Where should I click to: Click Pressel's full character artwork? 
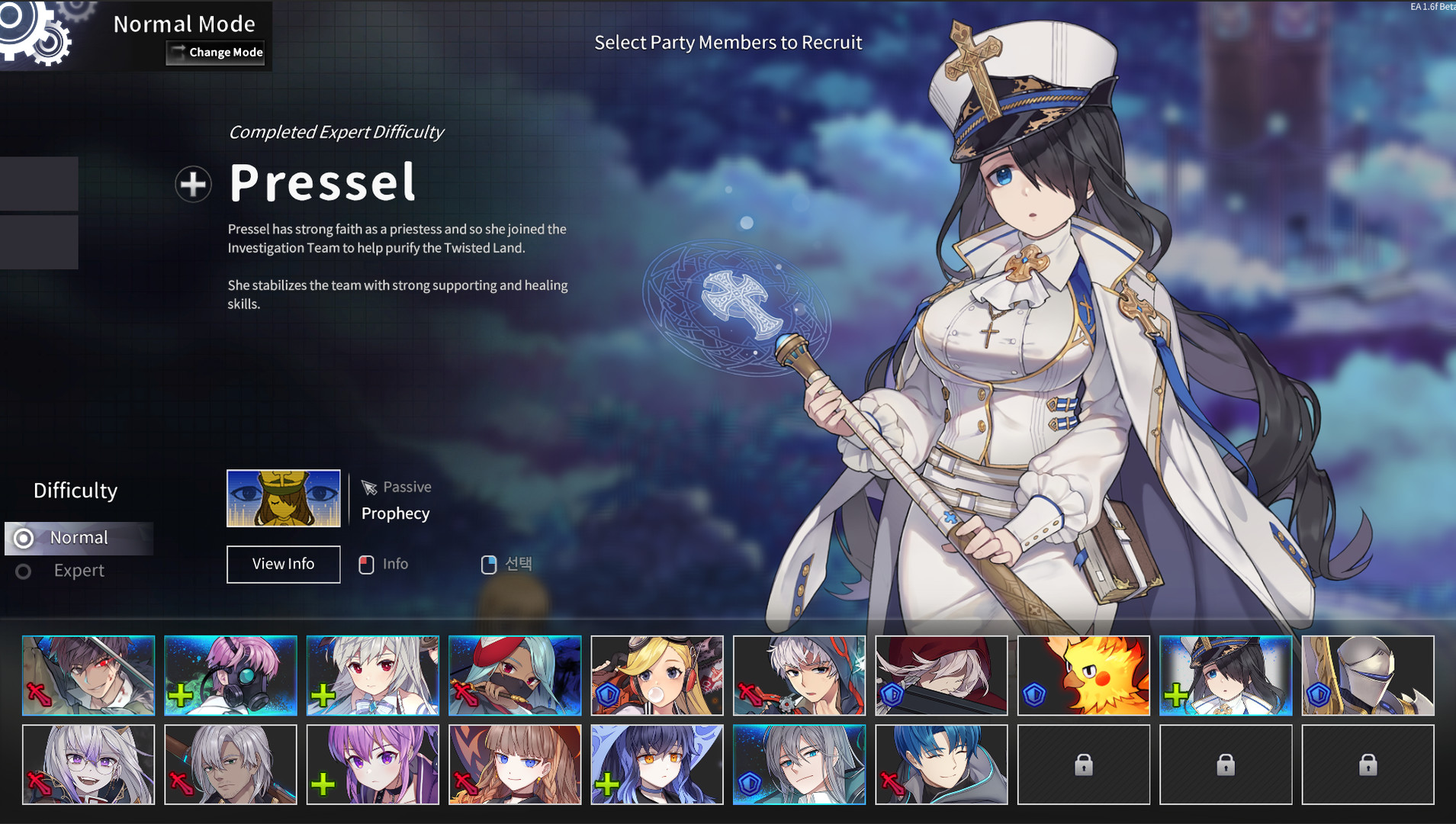1030,343
